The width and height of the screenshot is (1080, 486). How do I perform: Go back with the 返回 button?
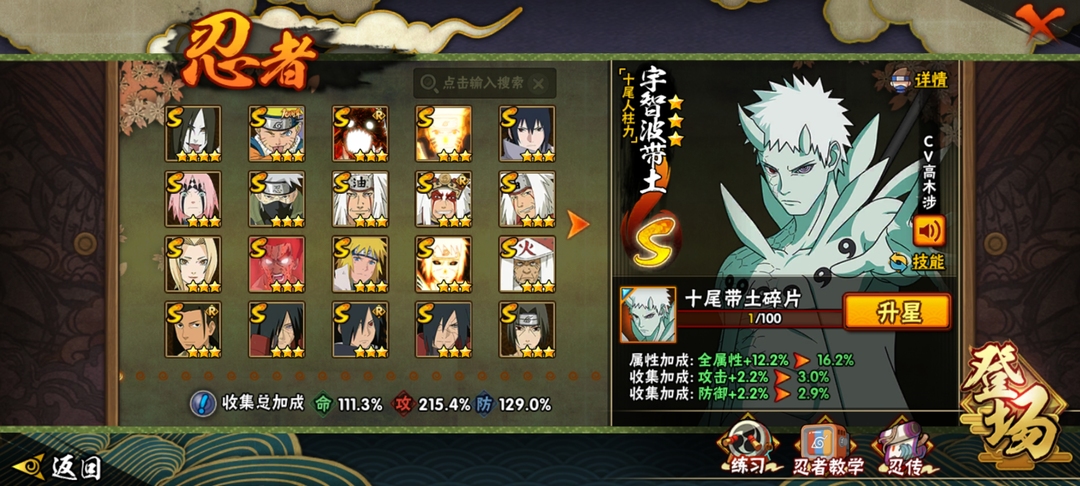pyautogui.click(x=60, y=466)
